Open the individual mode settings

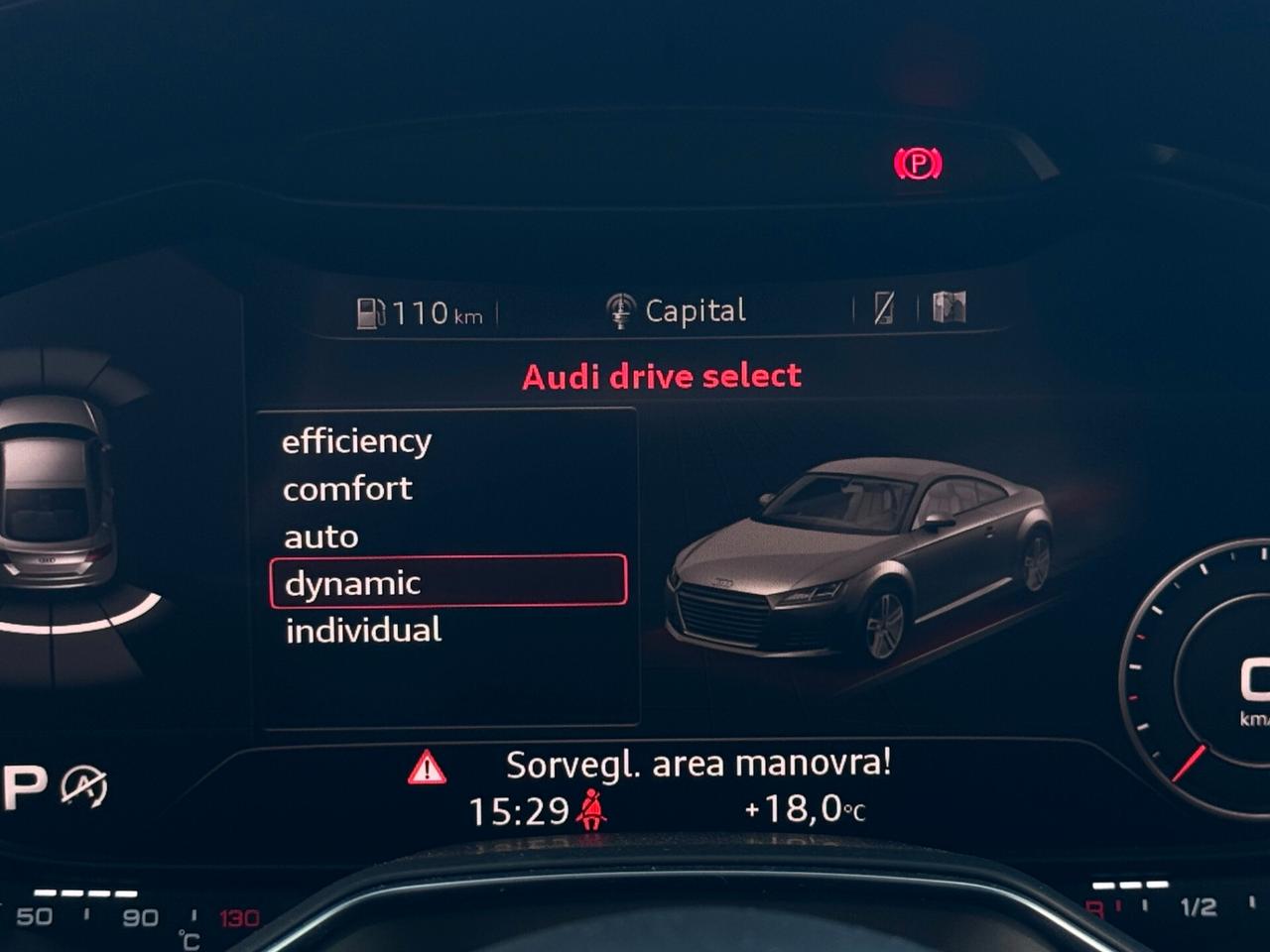pos(362,630)
